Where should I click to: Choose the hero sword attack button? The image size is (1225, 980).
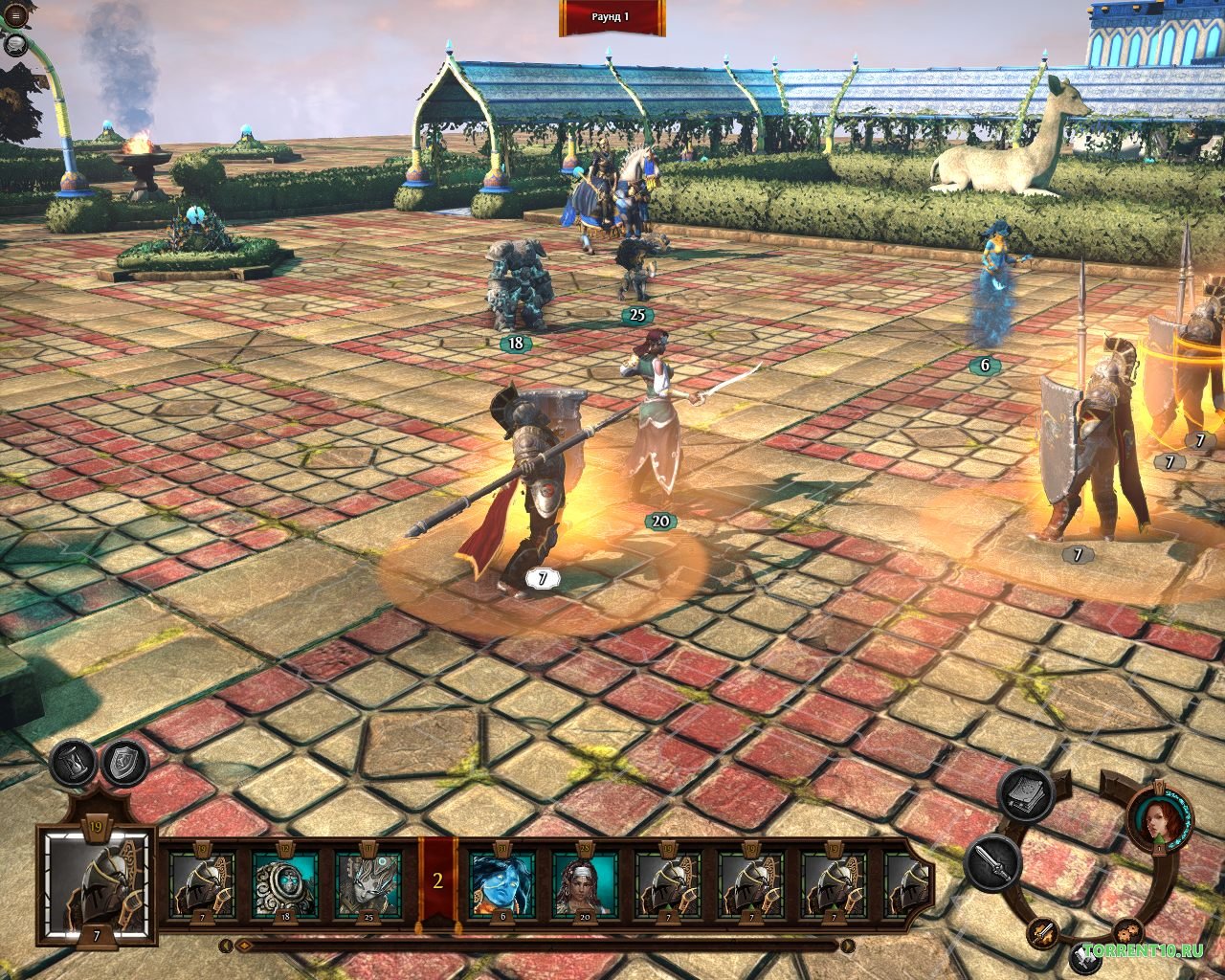tap(993, 862)
